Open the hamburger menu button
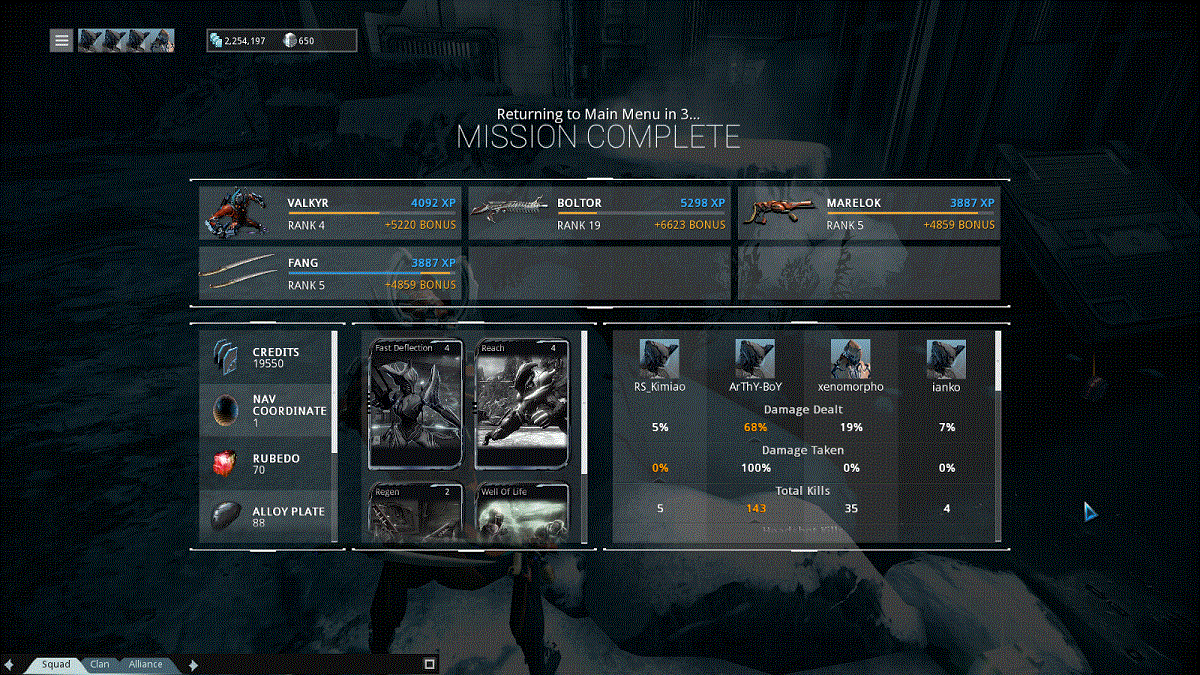The height and width of the screenshot is (675, 1200). pyautogui.click(x=62, y=41)
